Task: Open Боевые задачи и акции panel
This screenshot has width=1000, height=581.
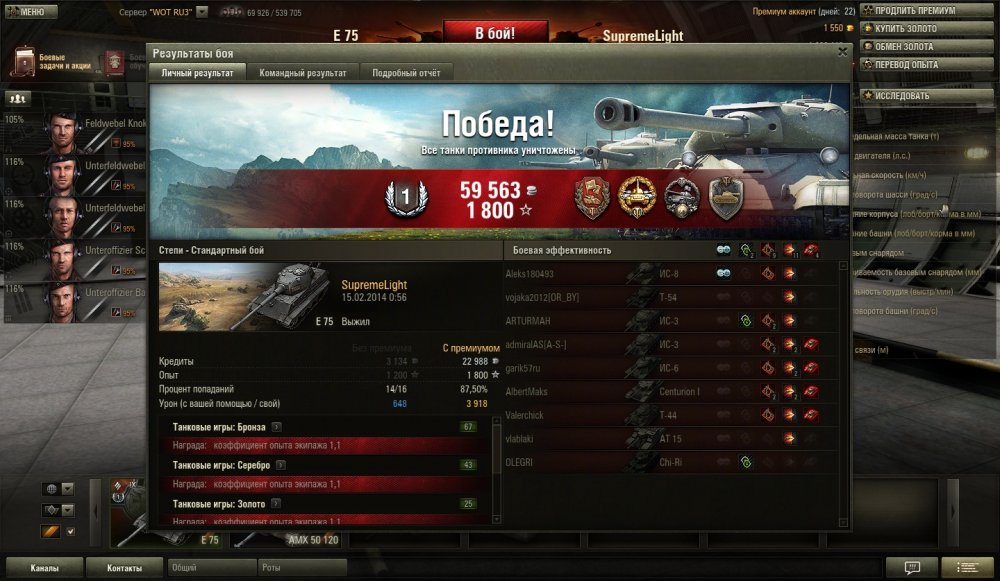Action: click(52, 62)
